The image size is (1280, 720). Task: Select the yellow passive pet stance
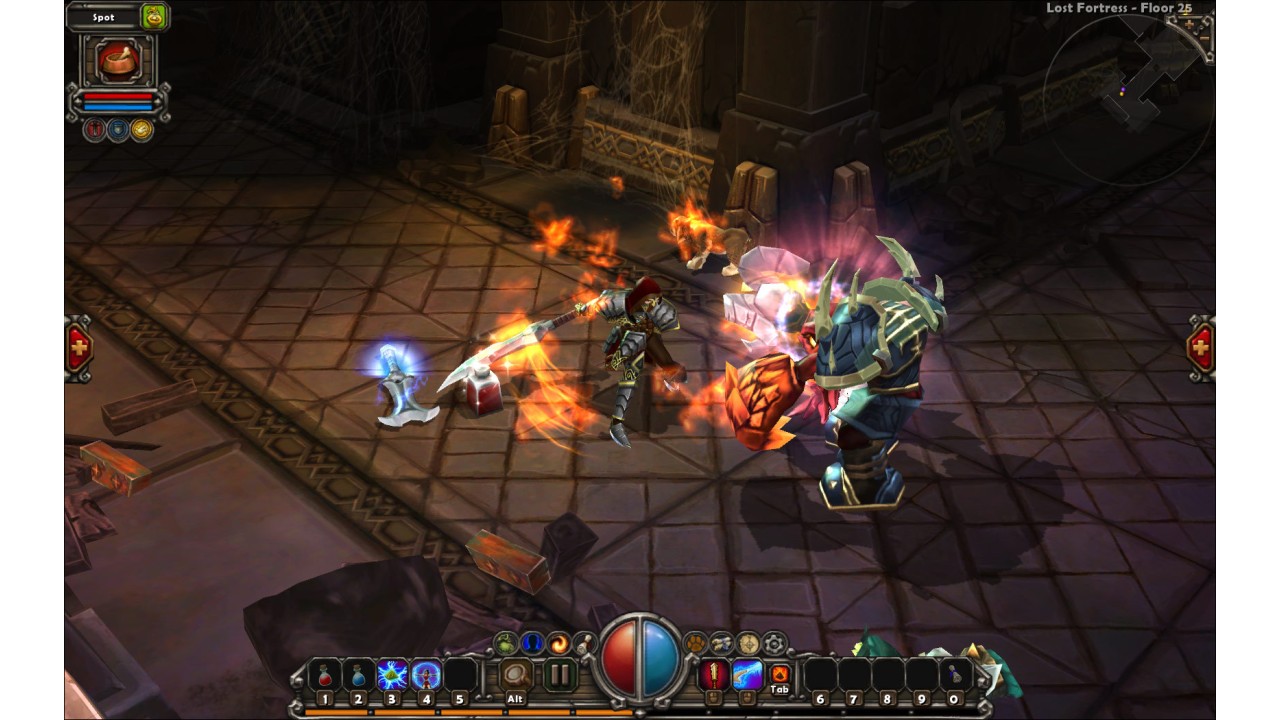[x=142, y=129]
